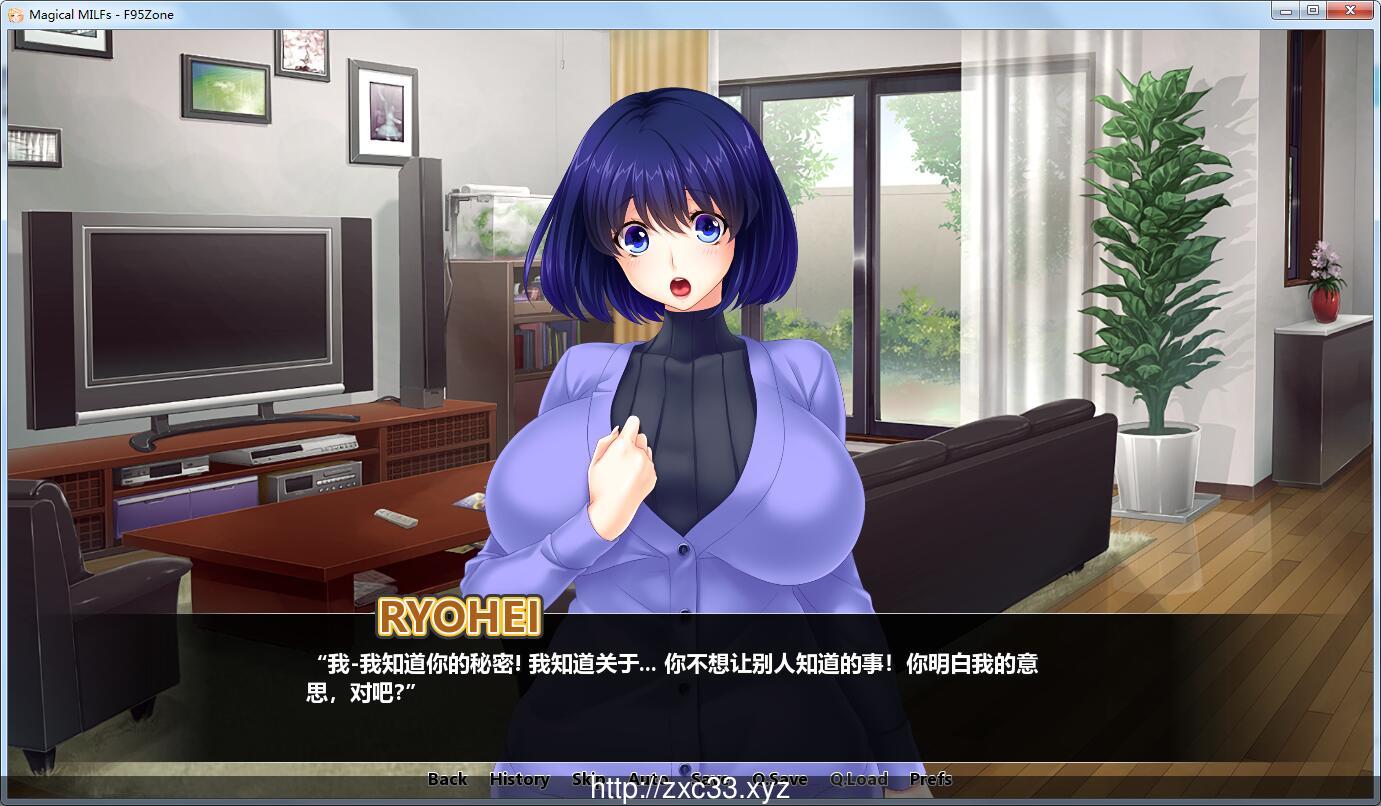This screenshot has height=806, width=1381.
Task: Roll back dialogue with the Back command
Action: (447, 778)
